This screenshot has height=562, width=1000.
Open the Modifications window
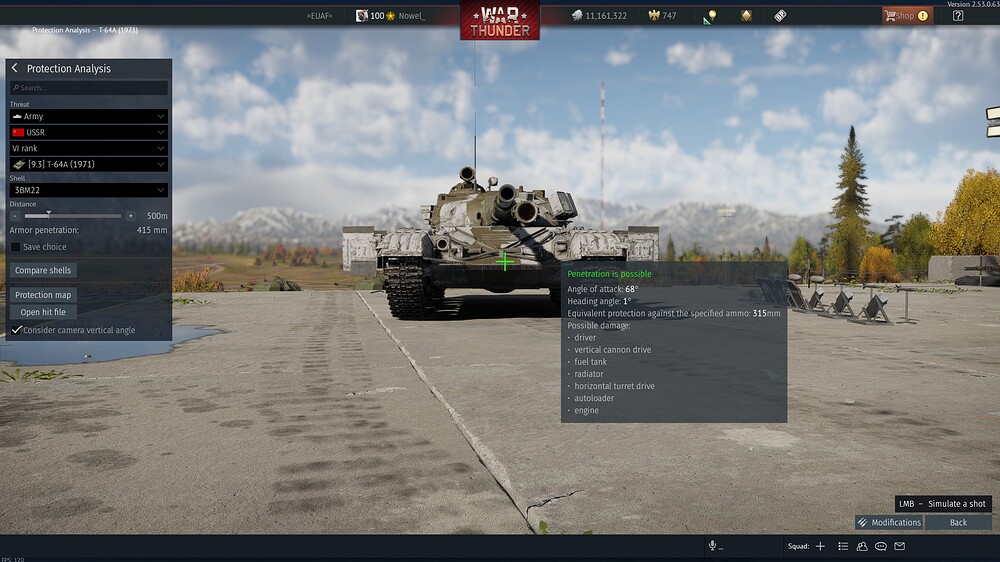tap(889, 522)
